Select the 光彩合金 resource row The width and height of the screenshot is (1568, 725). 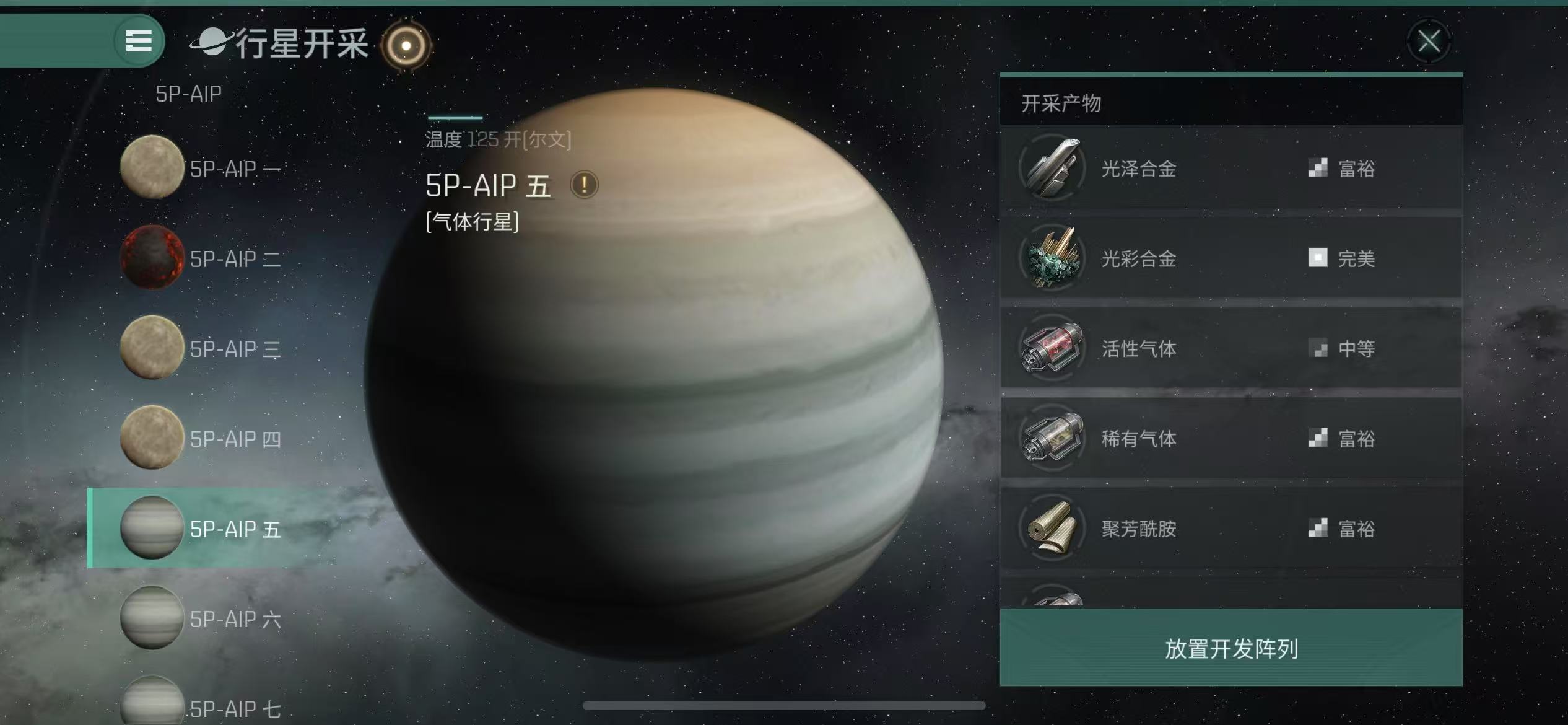(1230, 258)
